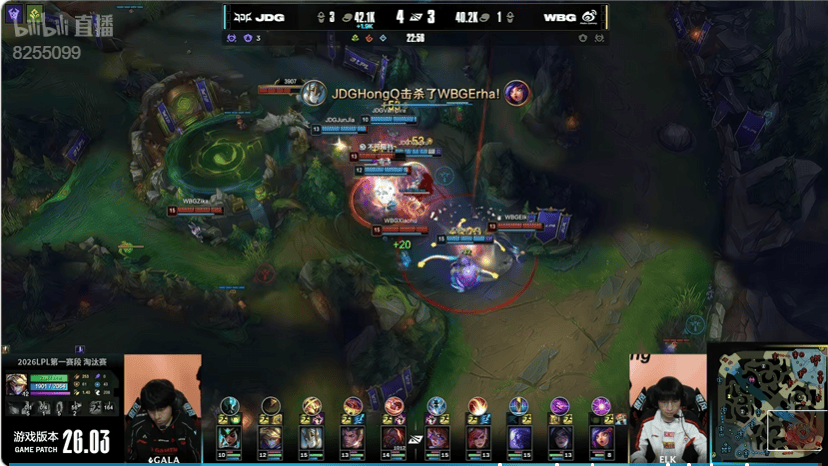Select the level 8 champion portrait
Screen dimensions: 828x466
click(x=601, y=437)
